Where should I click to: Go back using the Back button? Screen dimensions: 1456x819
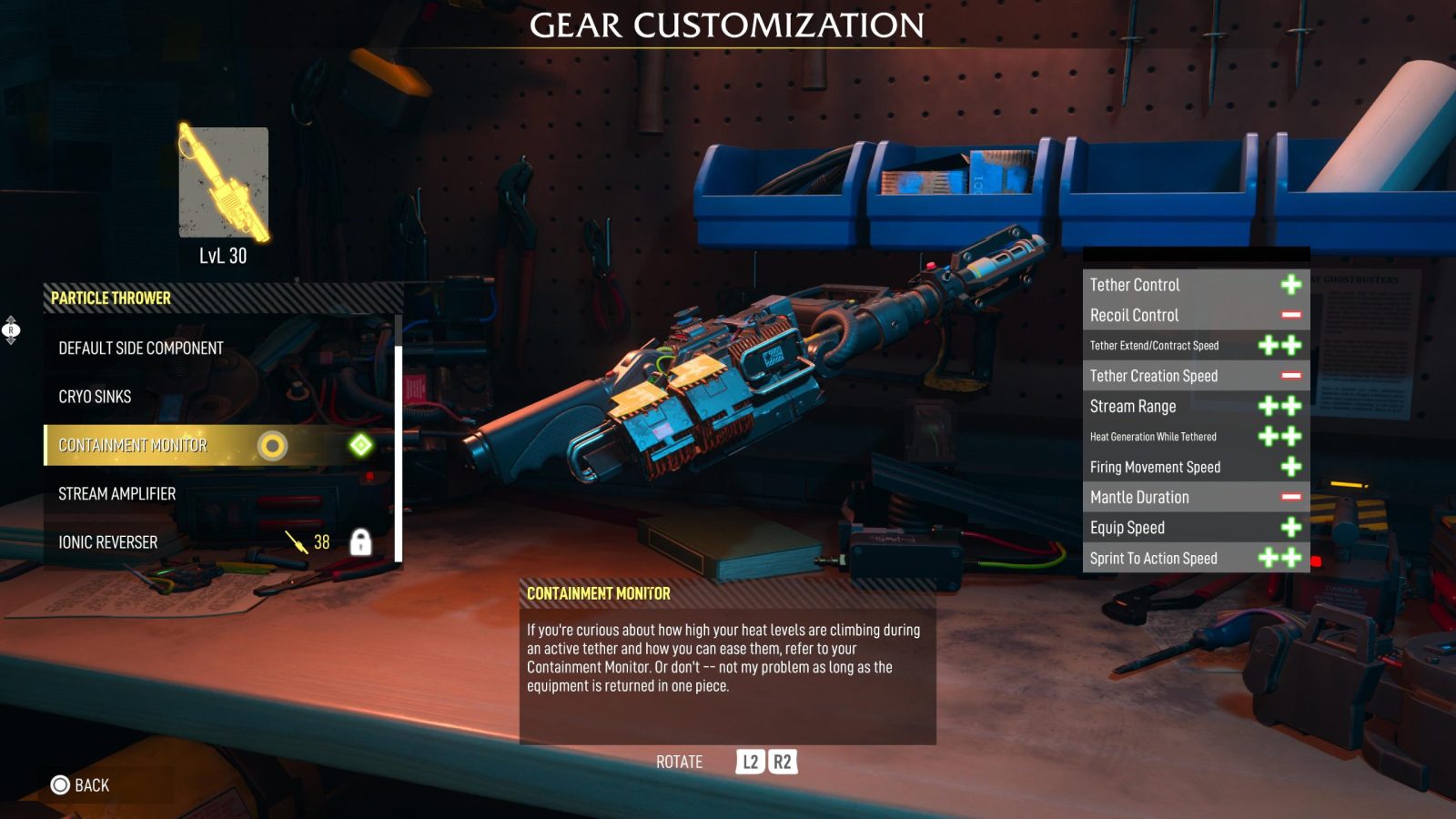[x=80, y=785]
